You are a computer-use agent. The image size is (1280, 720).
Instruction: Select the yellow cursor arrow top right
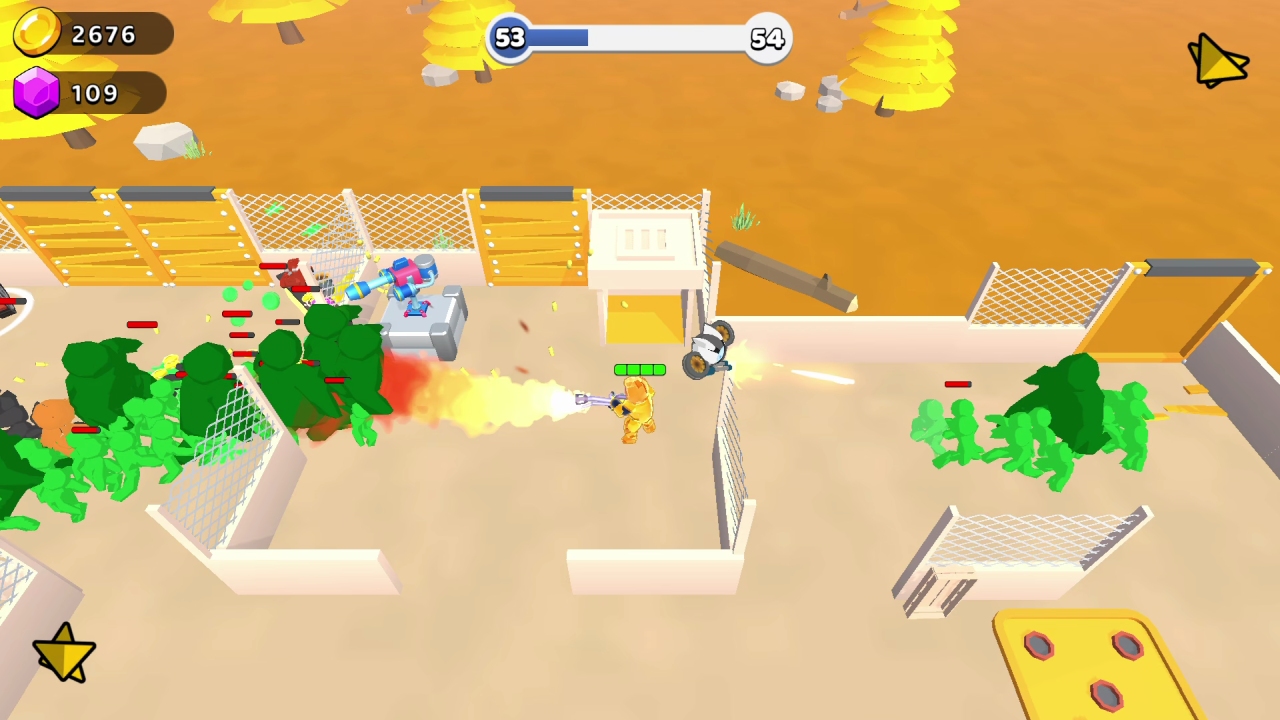tap(1216, 60)
